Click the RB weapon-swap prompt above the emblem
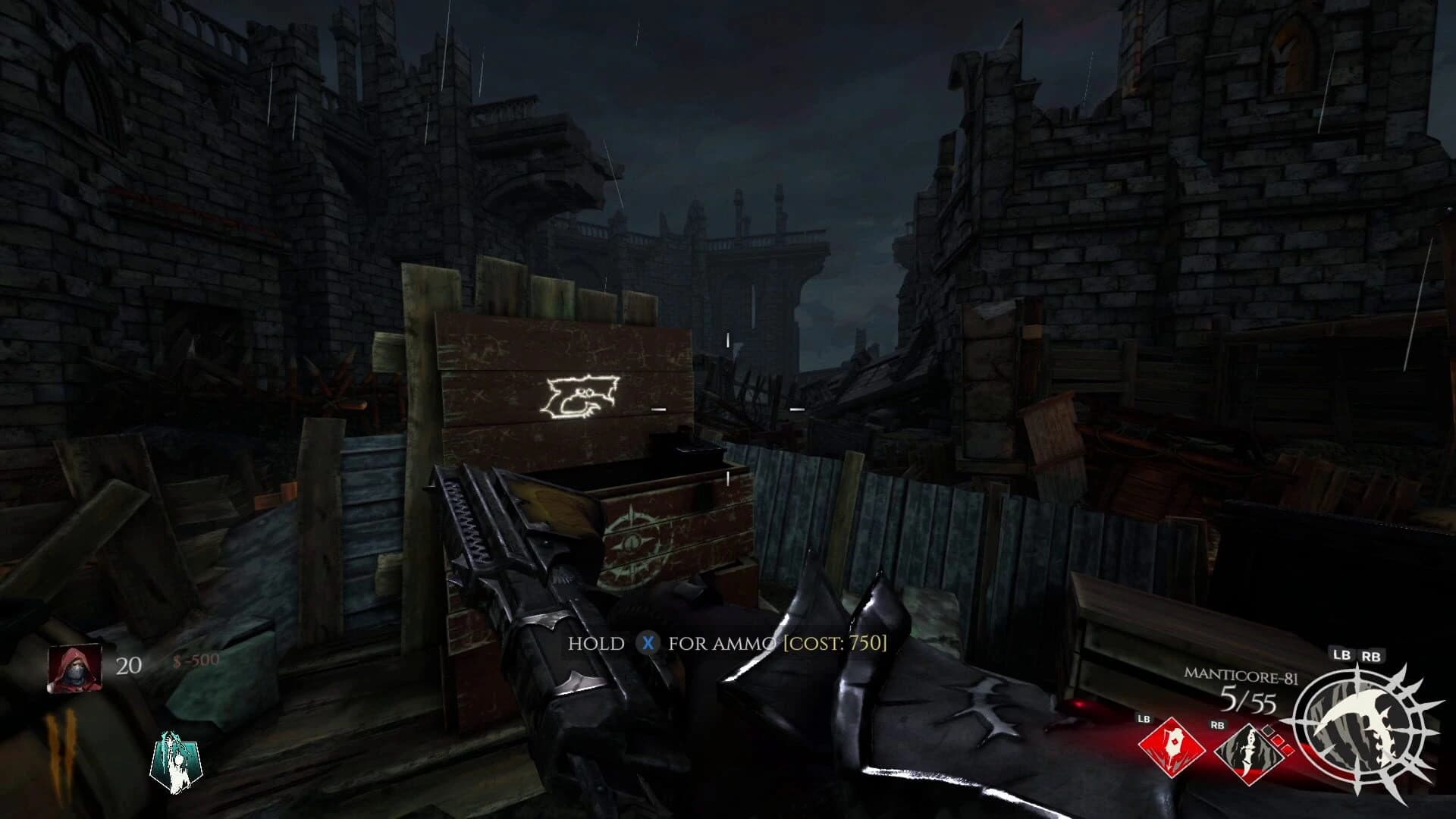This screenshot has height=819, width=1456. pyautogui.click(x=1371, y=656)
